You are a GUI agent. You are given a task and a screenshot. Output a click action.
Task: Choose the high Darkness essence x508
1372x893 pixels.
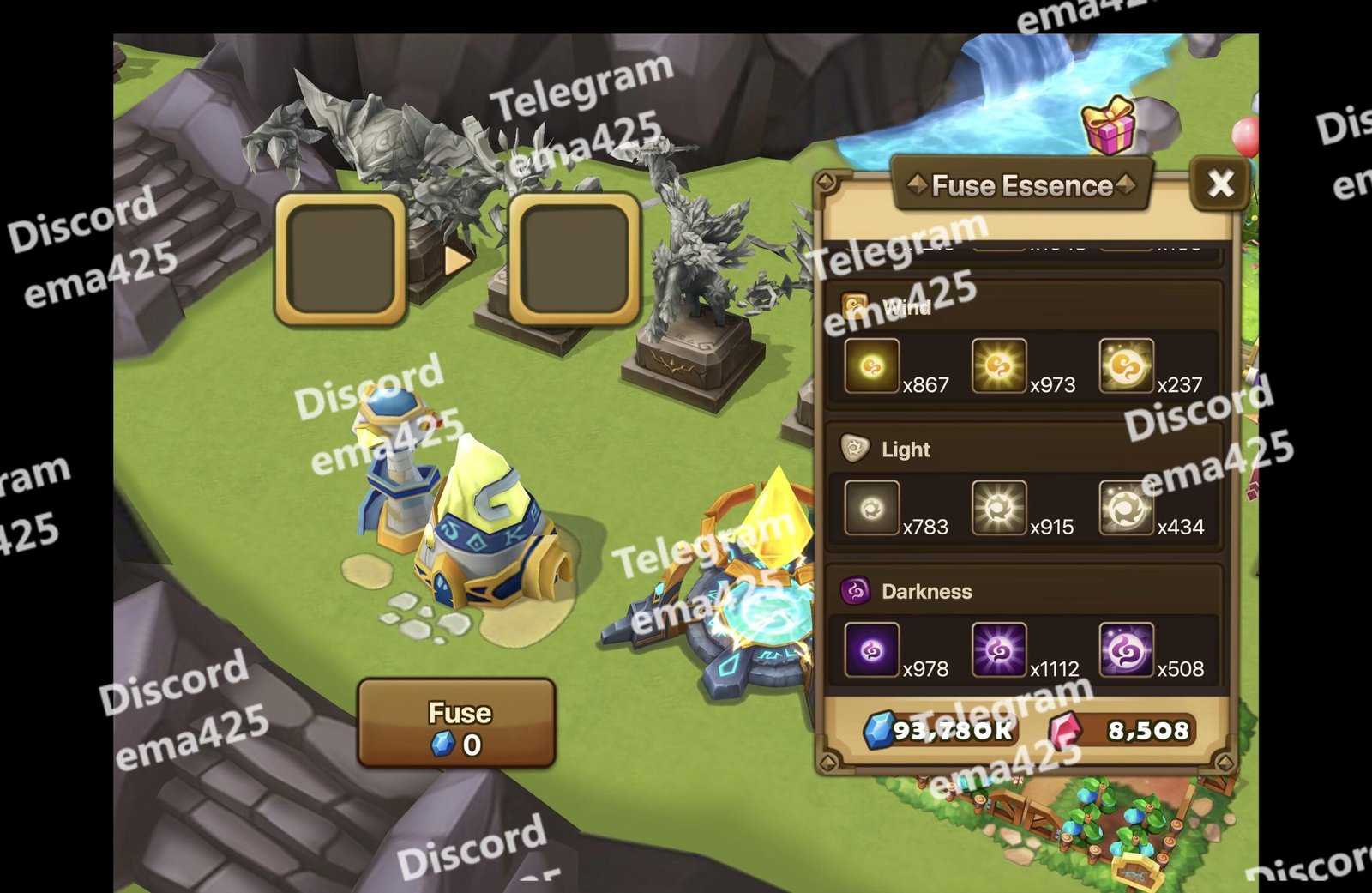click(x=1125, y=650)
